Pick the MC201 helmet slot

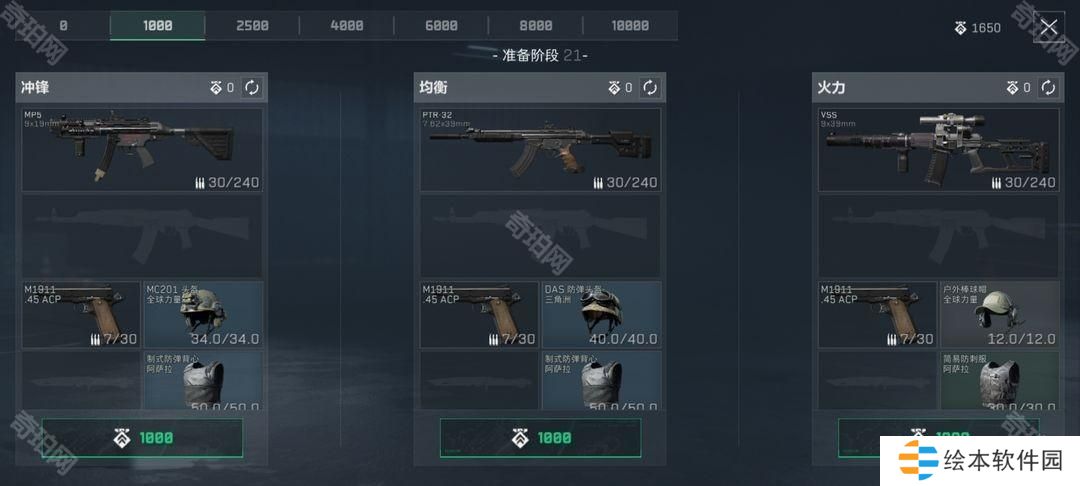point(203,314)
